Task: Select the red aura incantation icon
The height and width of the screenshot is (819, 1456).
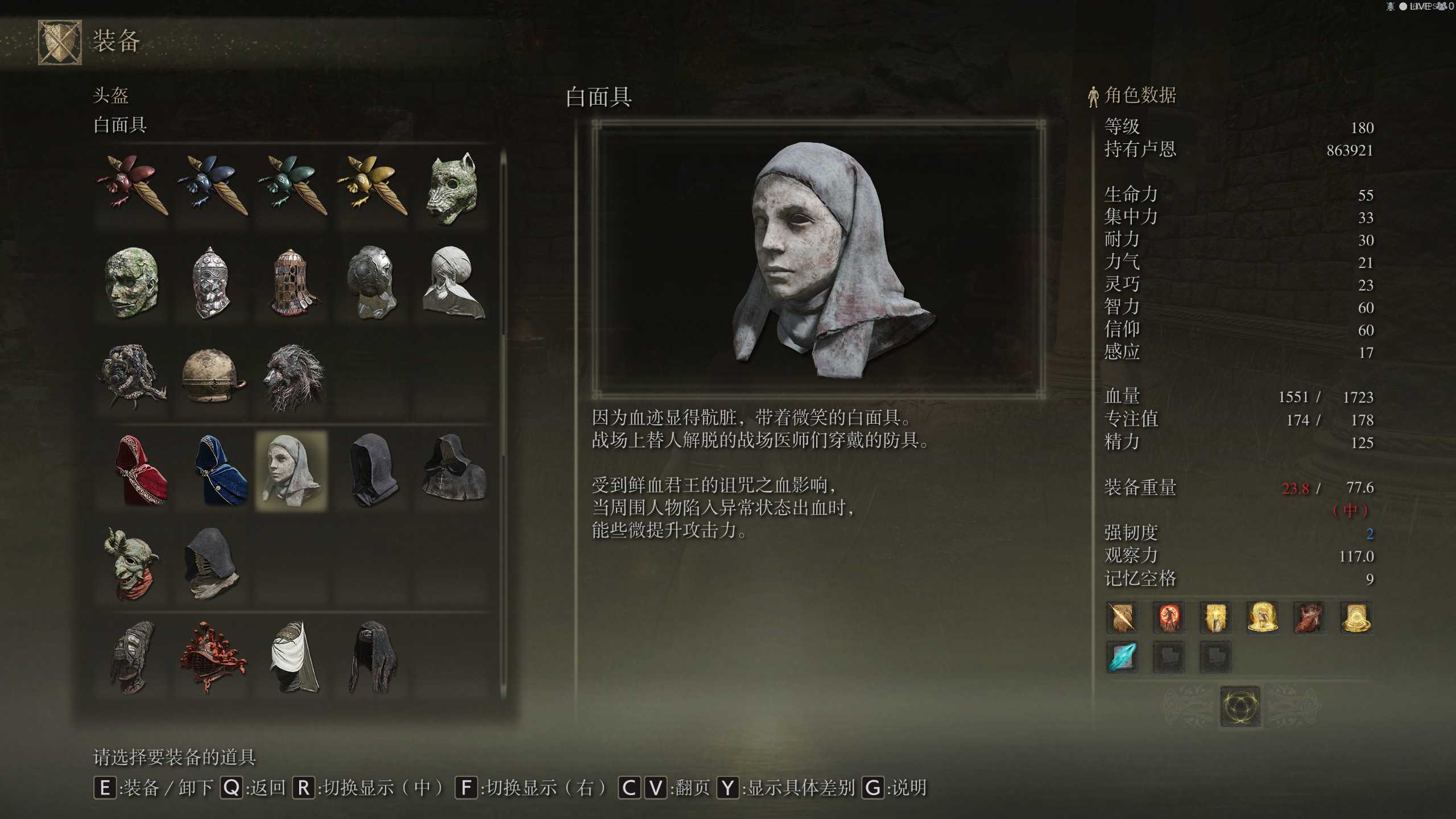Action: (x=1169, y=618)
